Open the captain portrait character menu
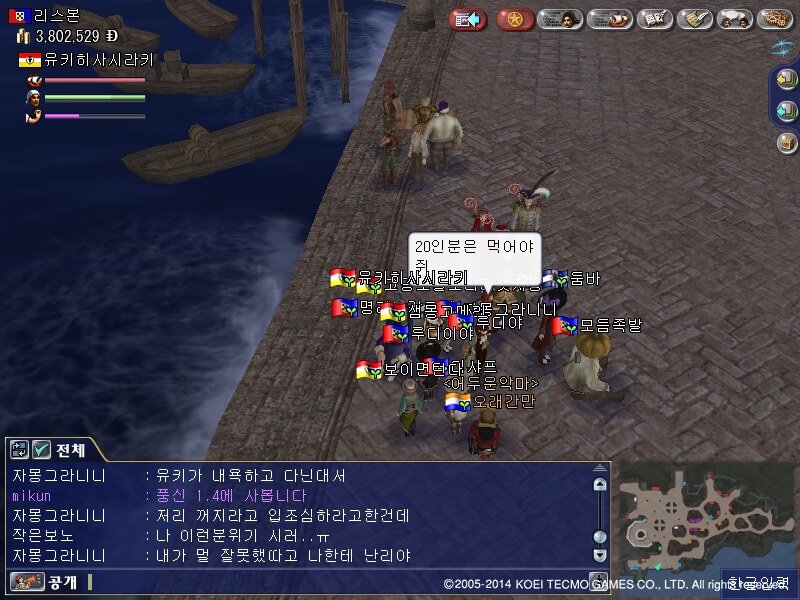Screen dimensions: 800x600 click(x=561, y=19)
